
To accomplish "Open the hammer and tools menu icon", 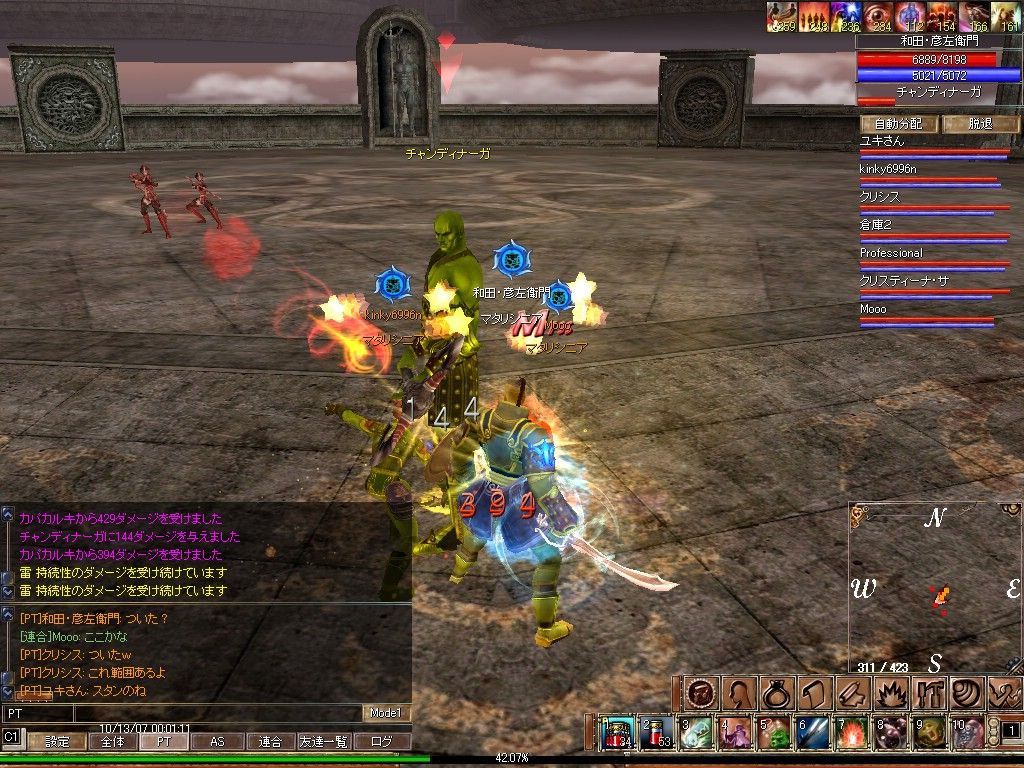I will pyautogui.click(x=929, y=693).
